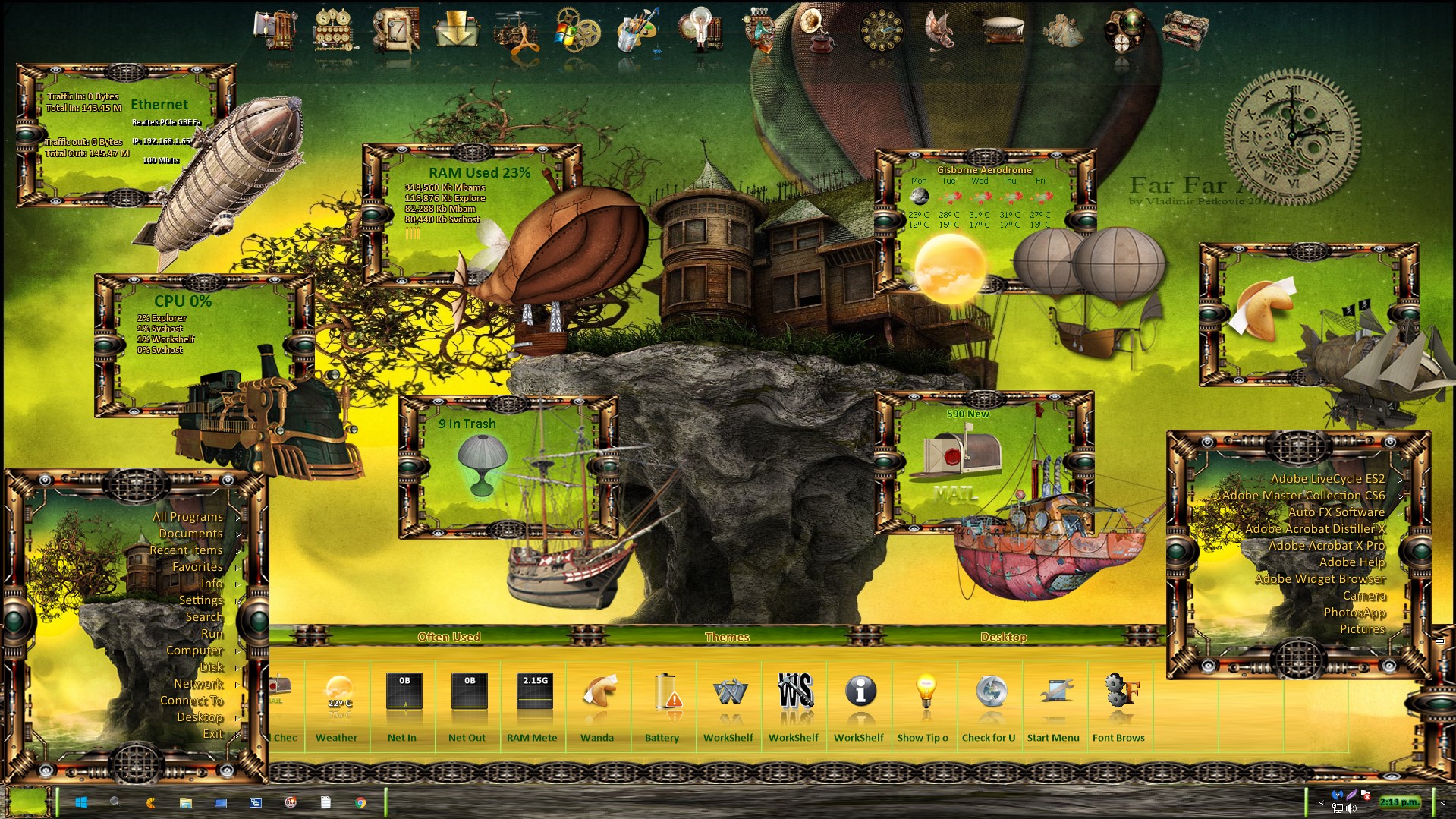Open the Network menu entry
This screenshot has width=1456, height=819.
(x=198, y=684)
